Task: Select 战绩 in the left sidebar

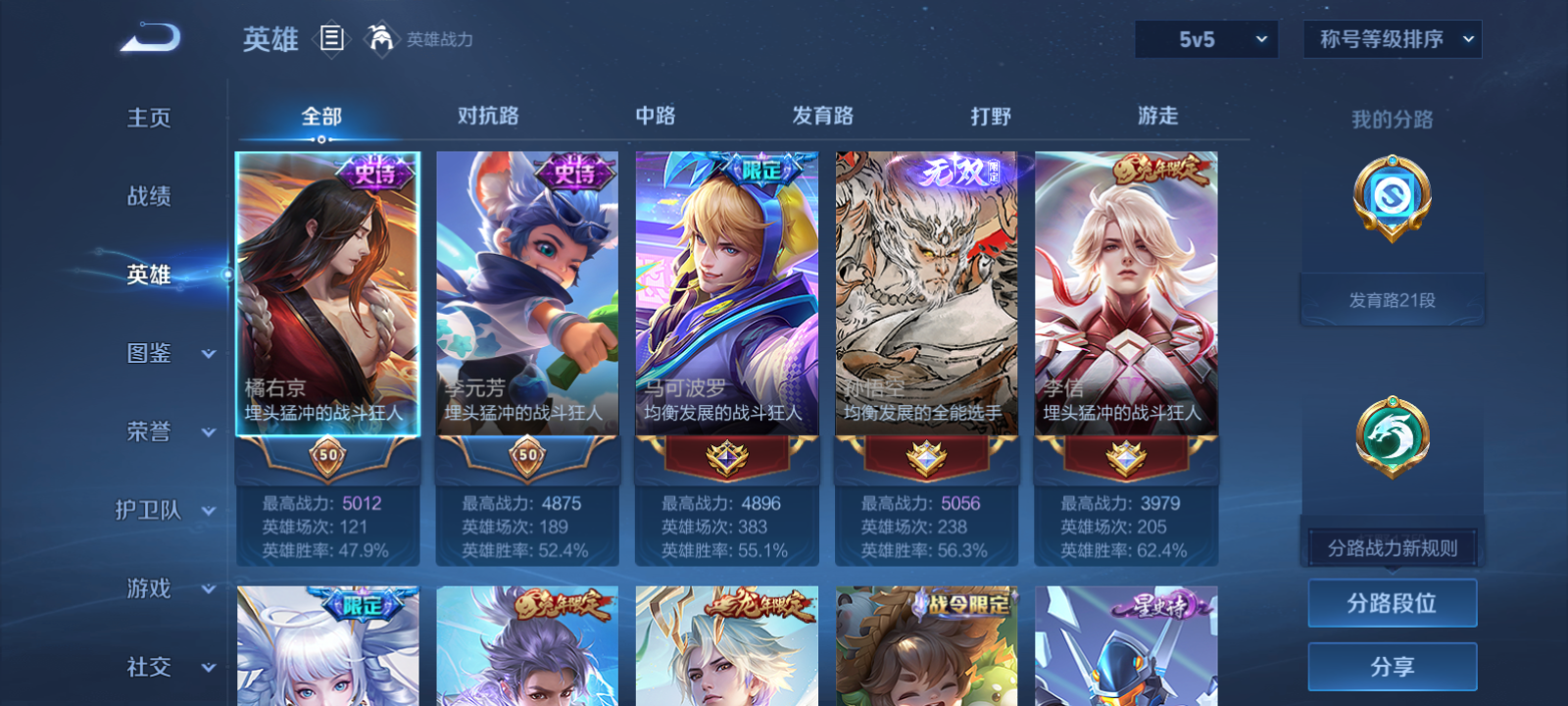Action: tap(148, 197)
